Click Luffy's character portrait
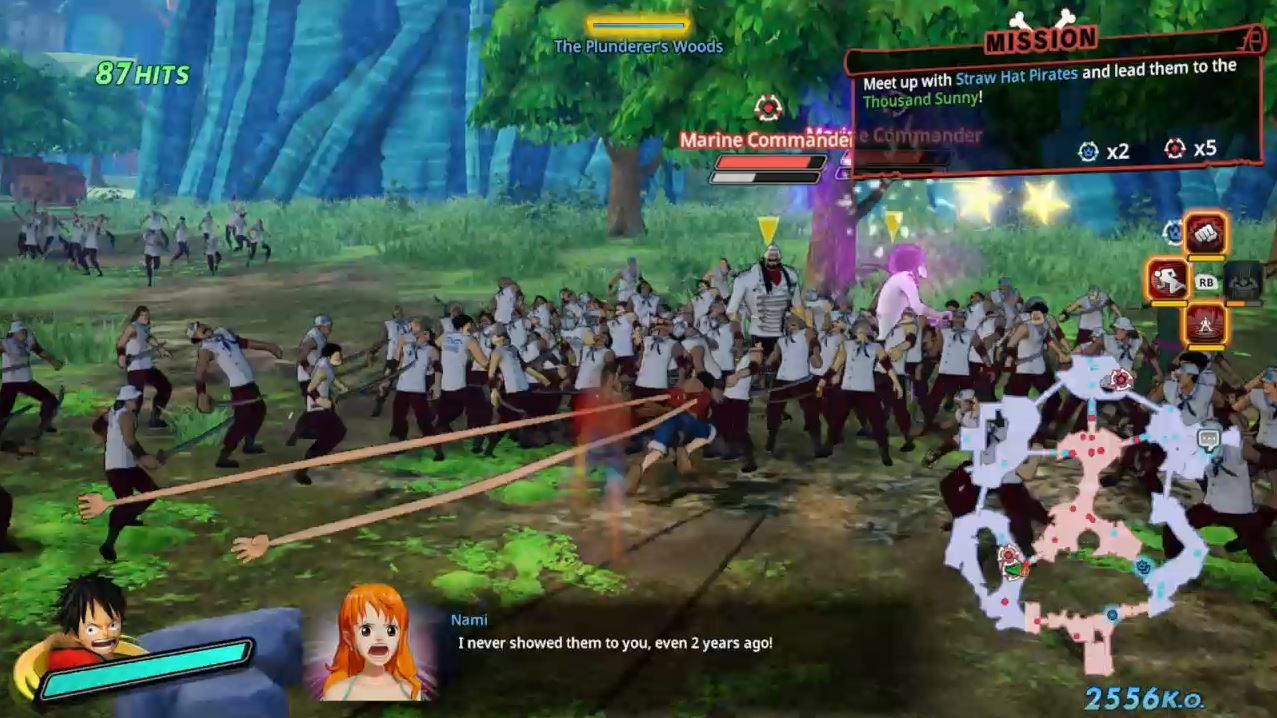 [90, 621]
